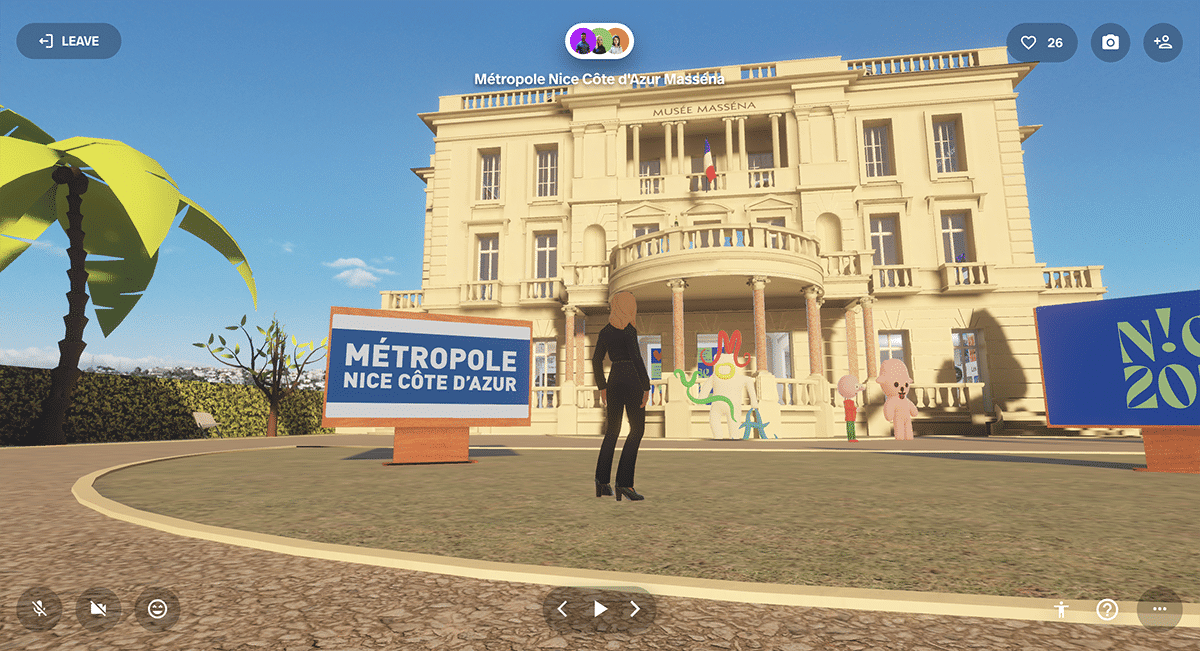Invite people using the add-person icon
The width and height of the screenshot is (1200, 651).
[x=1162, y=43]
